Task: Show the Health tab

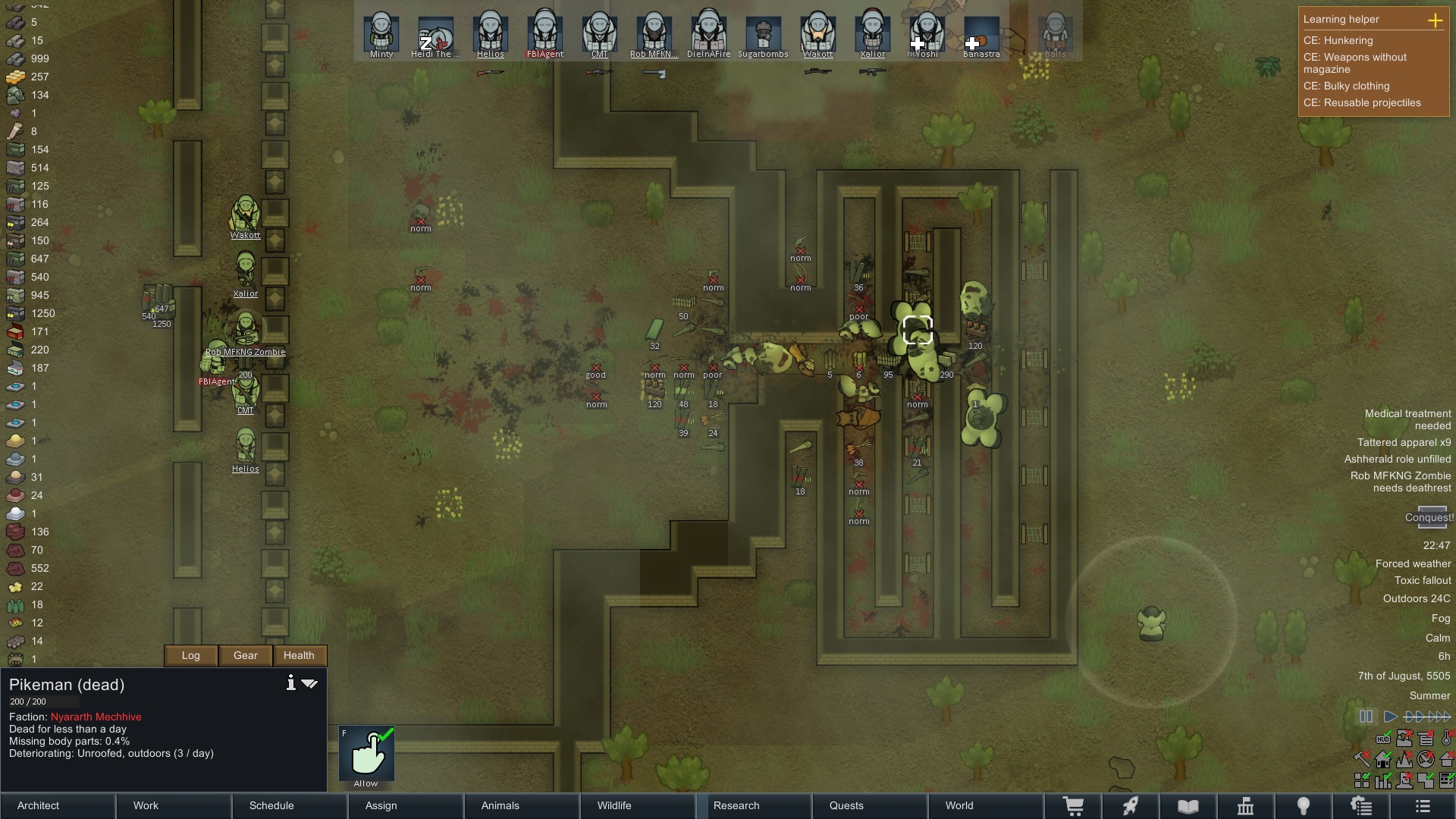Action: (299, 655)
